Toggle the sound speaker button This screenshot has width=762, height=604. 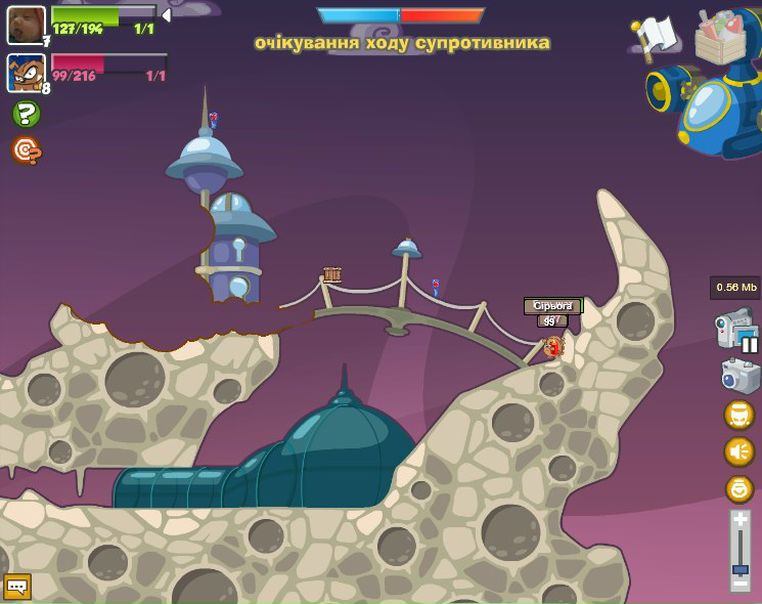point(740,452)
